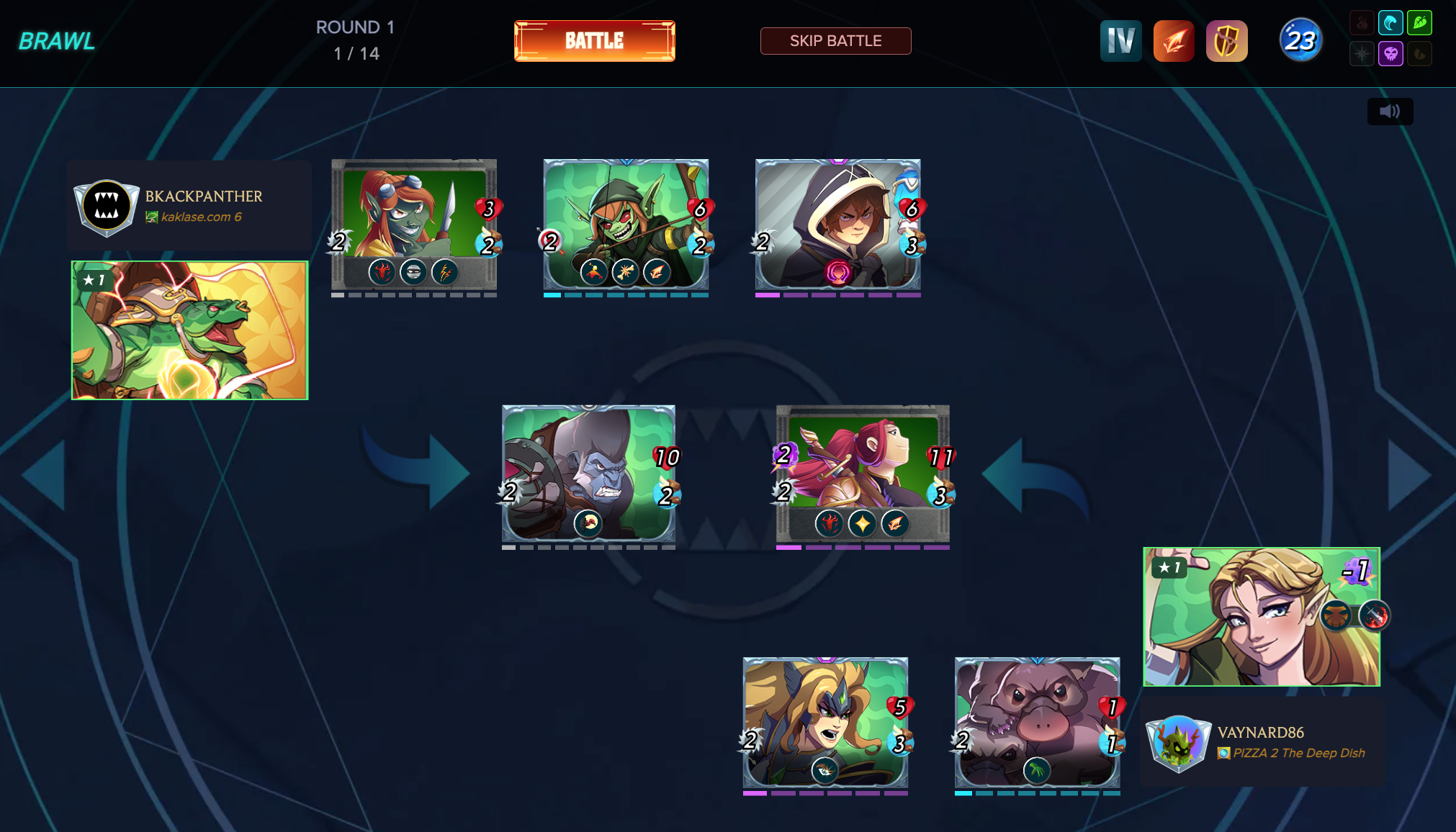Select the gorilla tank card with 10 health
The height and width of the screenshot is (832, 1456).
coord(588,473)
